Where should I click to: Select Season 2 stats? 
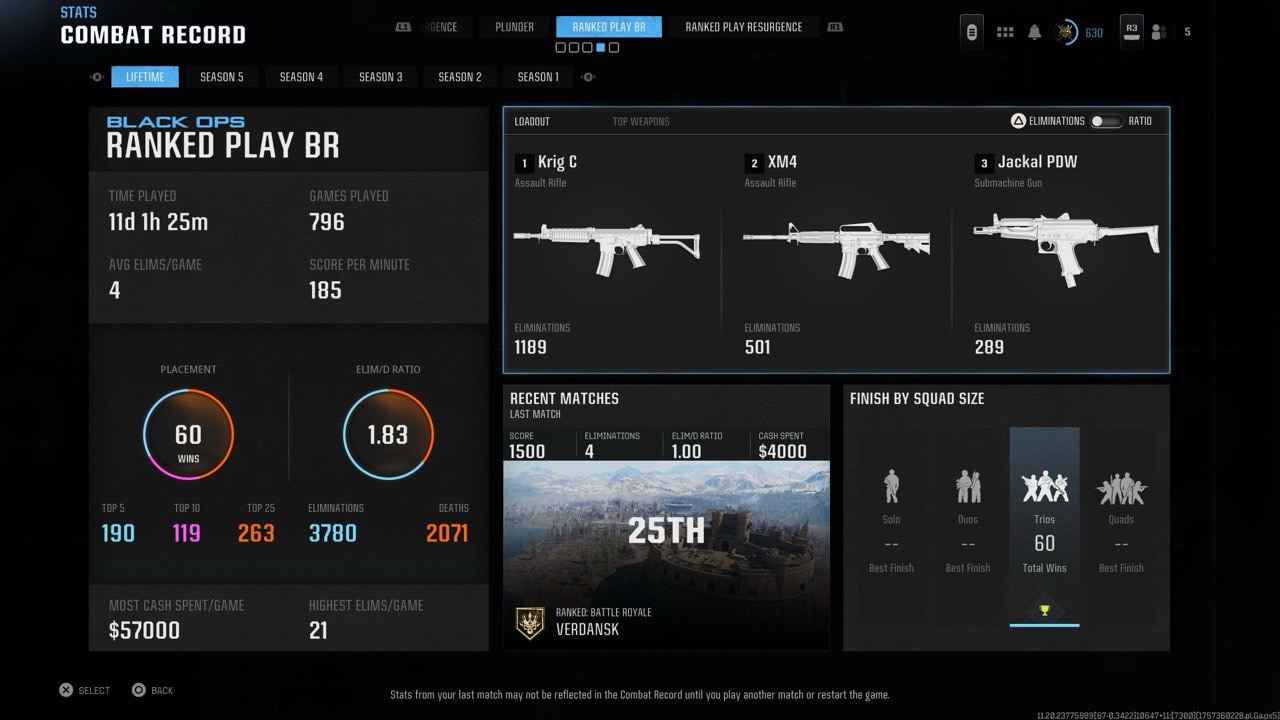coord(460,77)
